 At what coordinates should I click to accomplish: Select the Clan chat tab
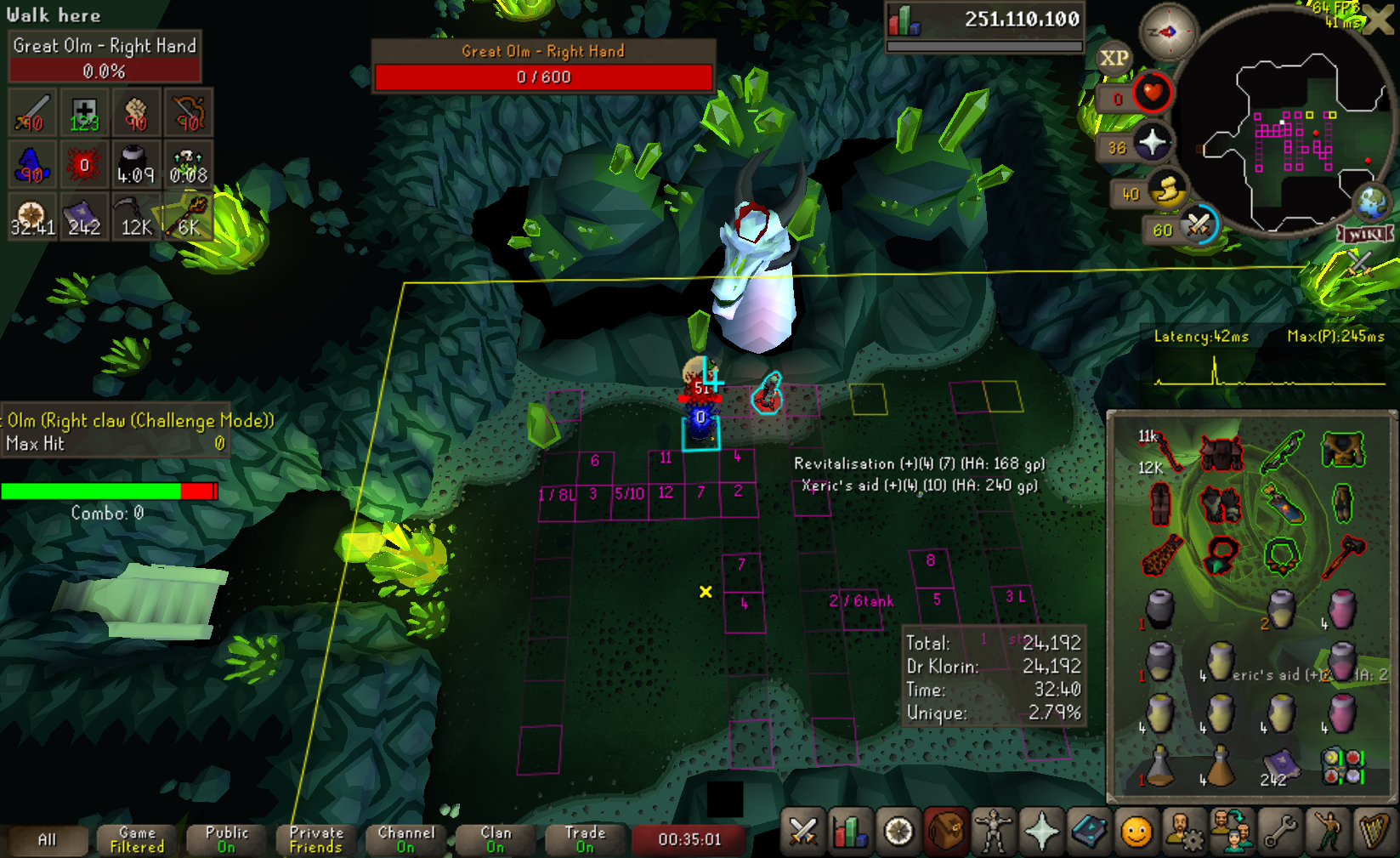pos(496,840)
